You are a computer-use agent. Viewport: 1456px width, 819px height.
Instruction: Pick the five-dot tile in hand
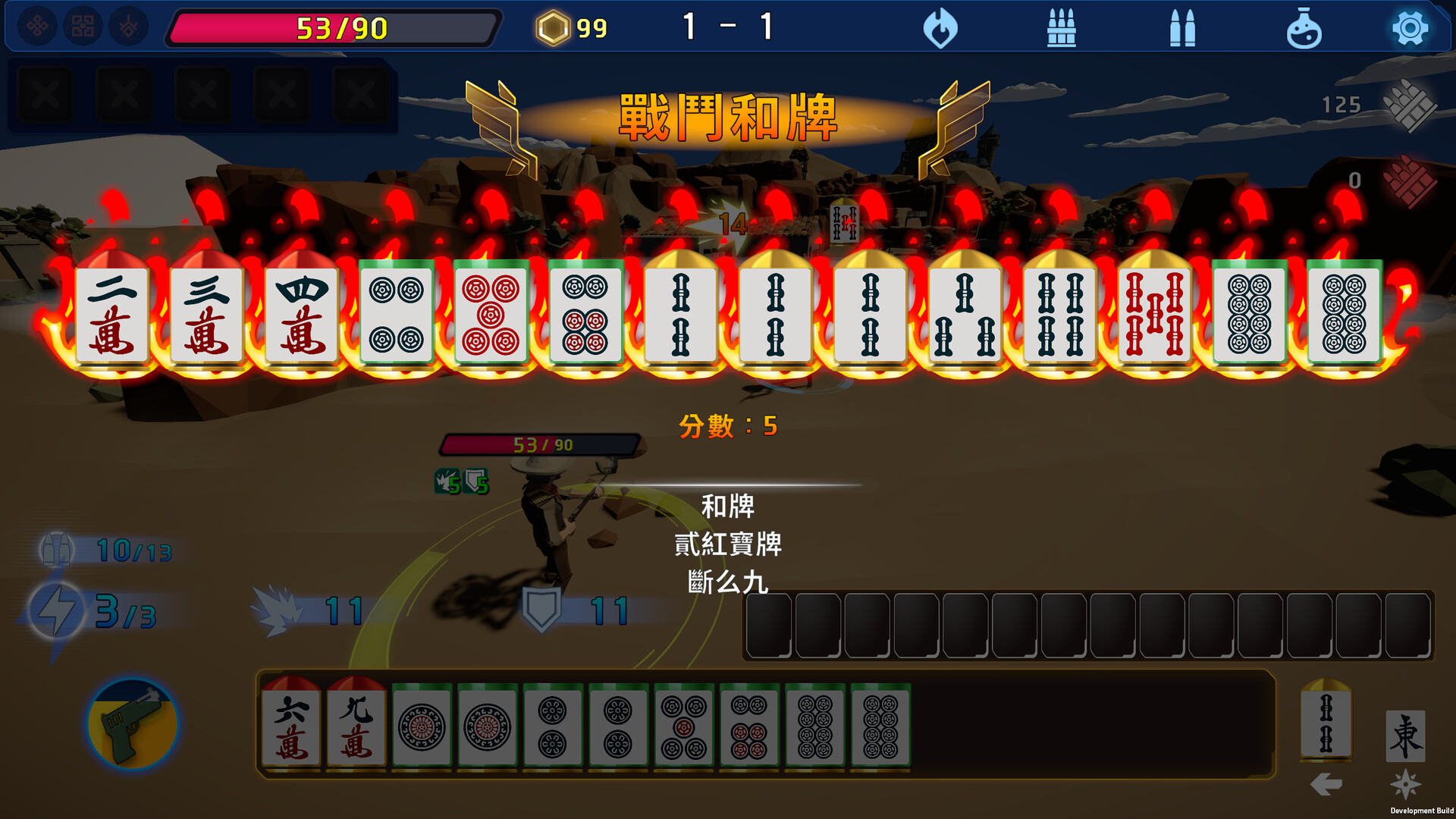coord(683,726)
